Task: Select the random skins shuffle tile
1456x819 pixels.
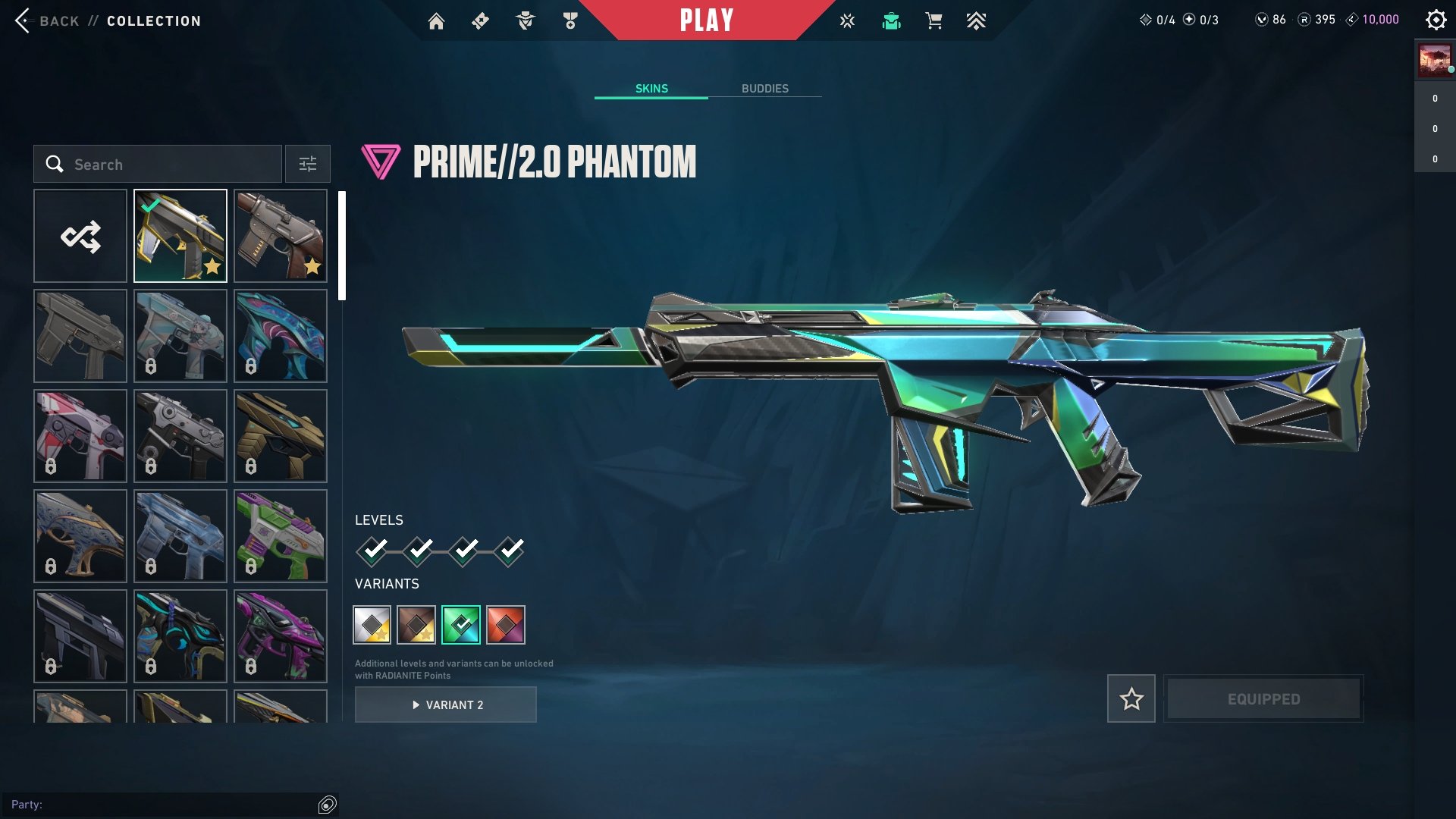Action: 80,235
